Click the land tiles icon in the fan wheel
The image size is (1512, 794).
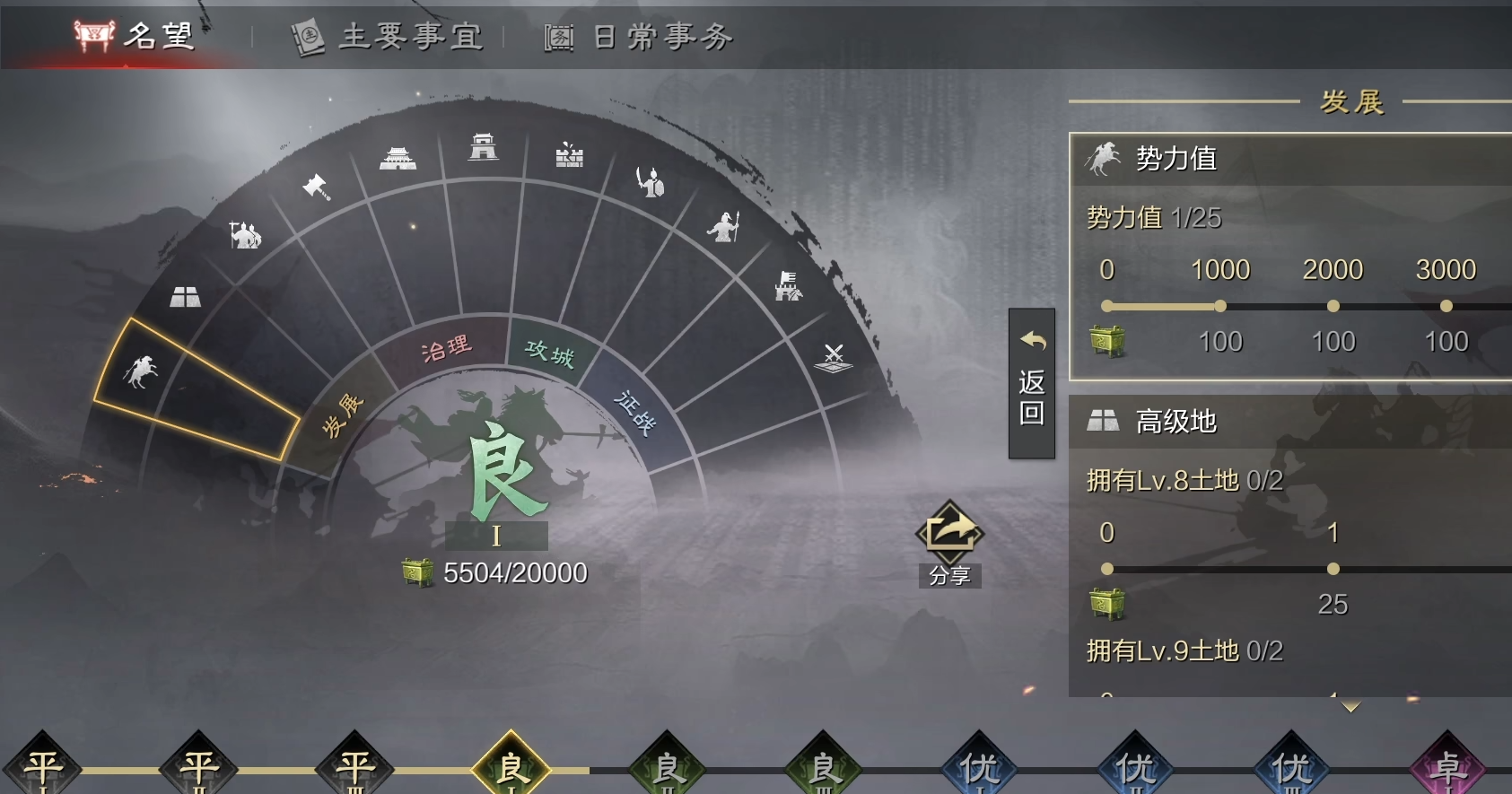(186, 296)
